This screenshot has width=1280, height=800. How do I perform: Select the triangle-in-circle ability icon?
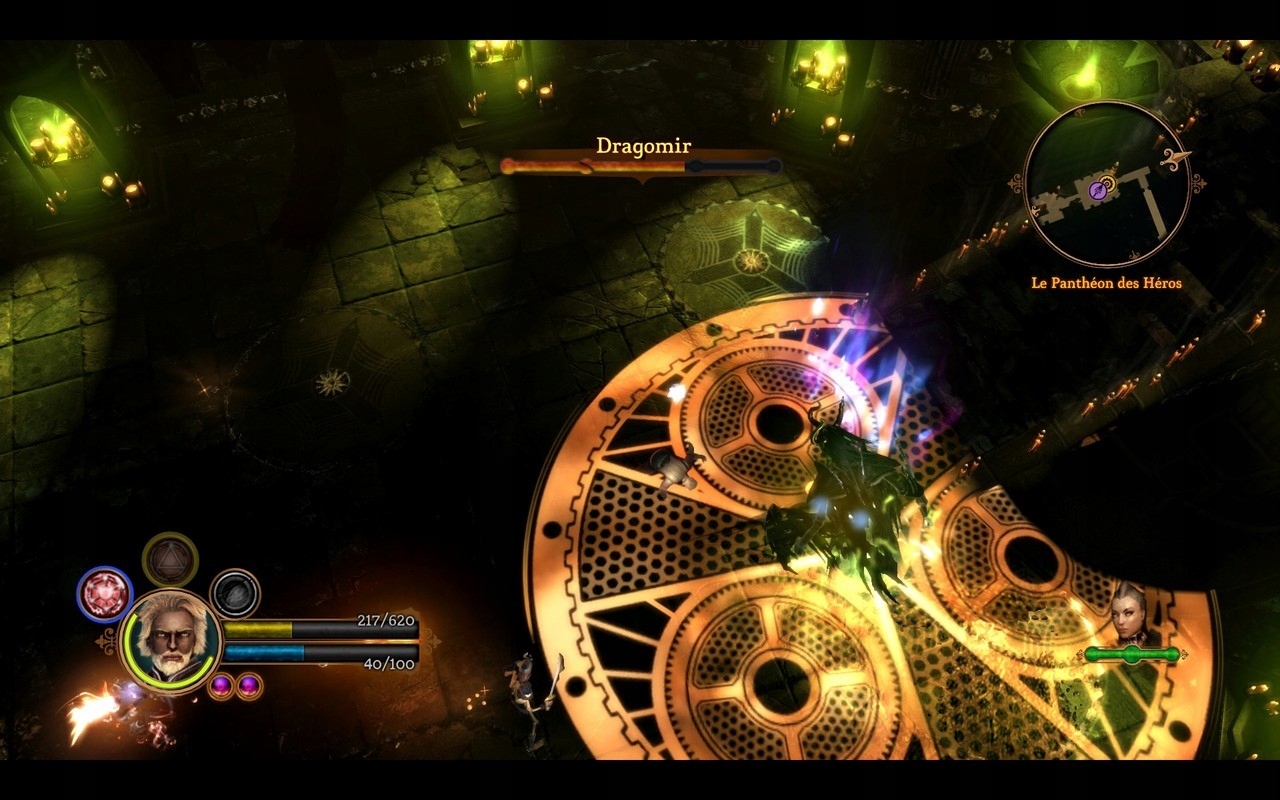(170, 560)
